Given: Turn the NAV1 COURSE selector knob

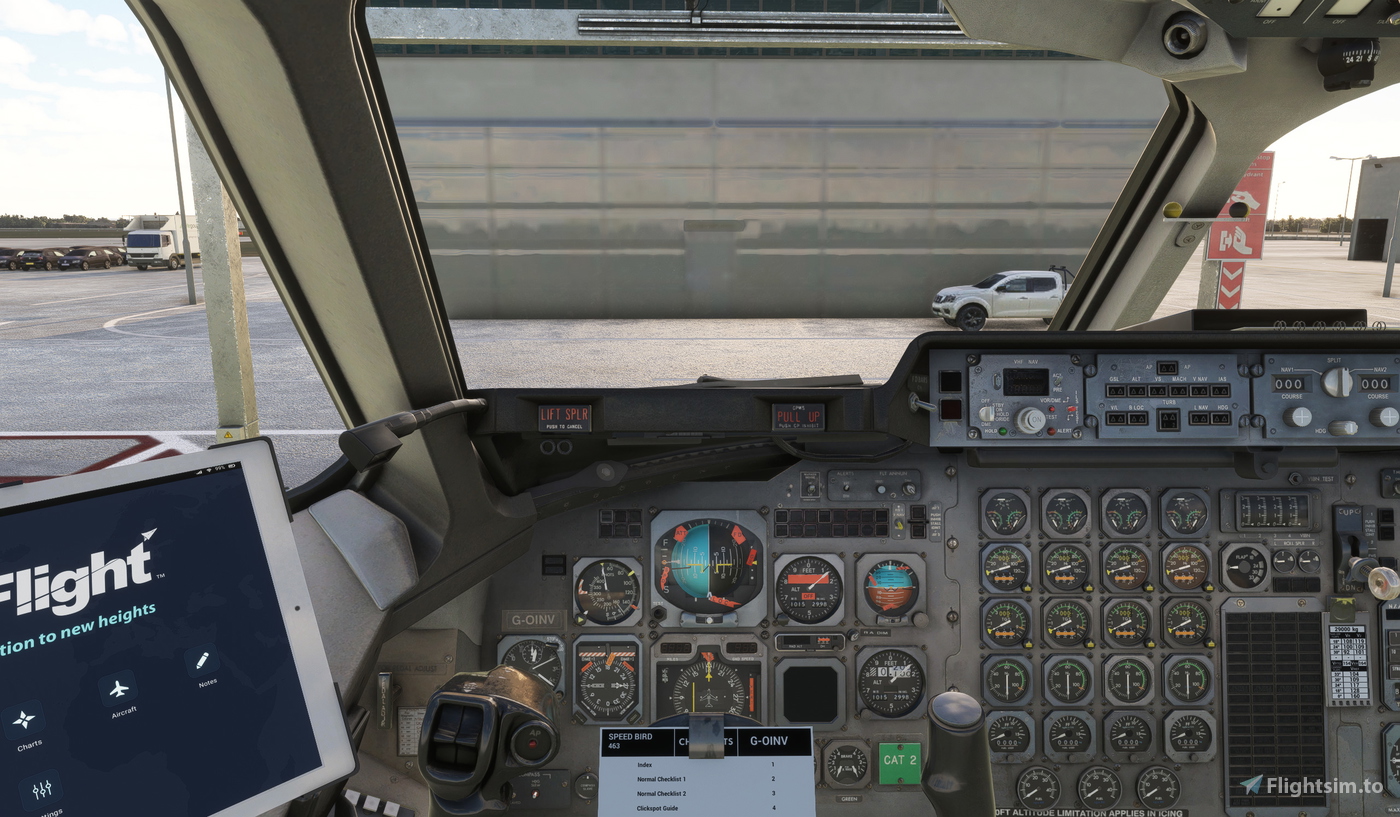Looking at the screenshot, I should (x=1298, y=418).
